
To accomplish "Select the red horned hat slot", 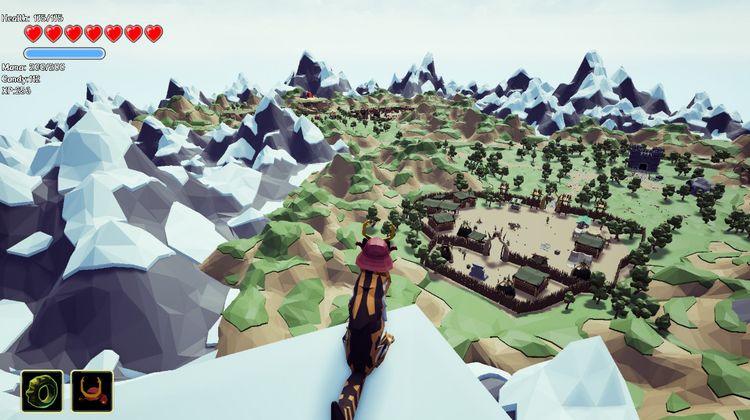I will point(92,391).
